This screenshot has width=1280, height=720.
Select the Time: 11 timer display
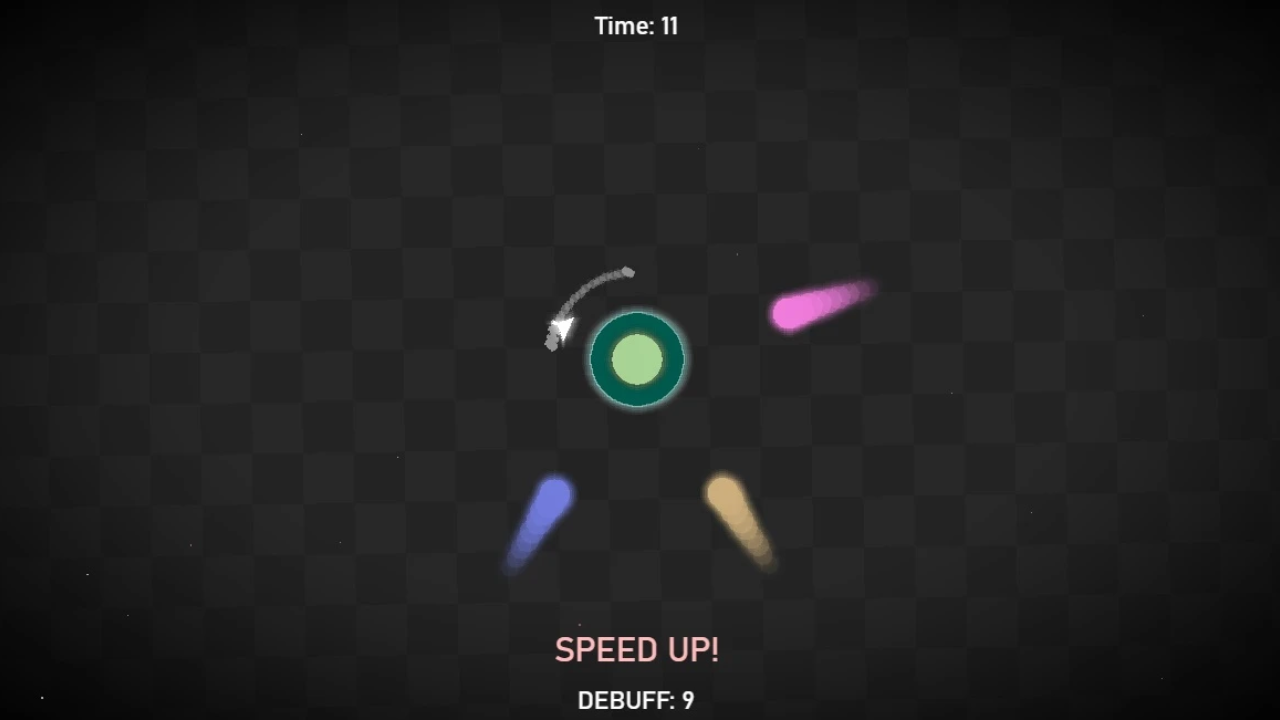(x=636, y=26)
